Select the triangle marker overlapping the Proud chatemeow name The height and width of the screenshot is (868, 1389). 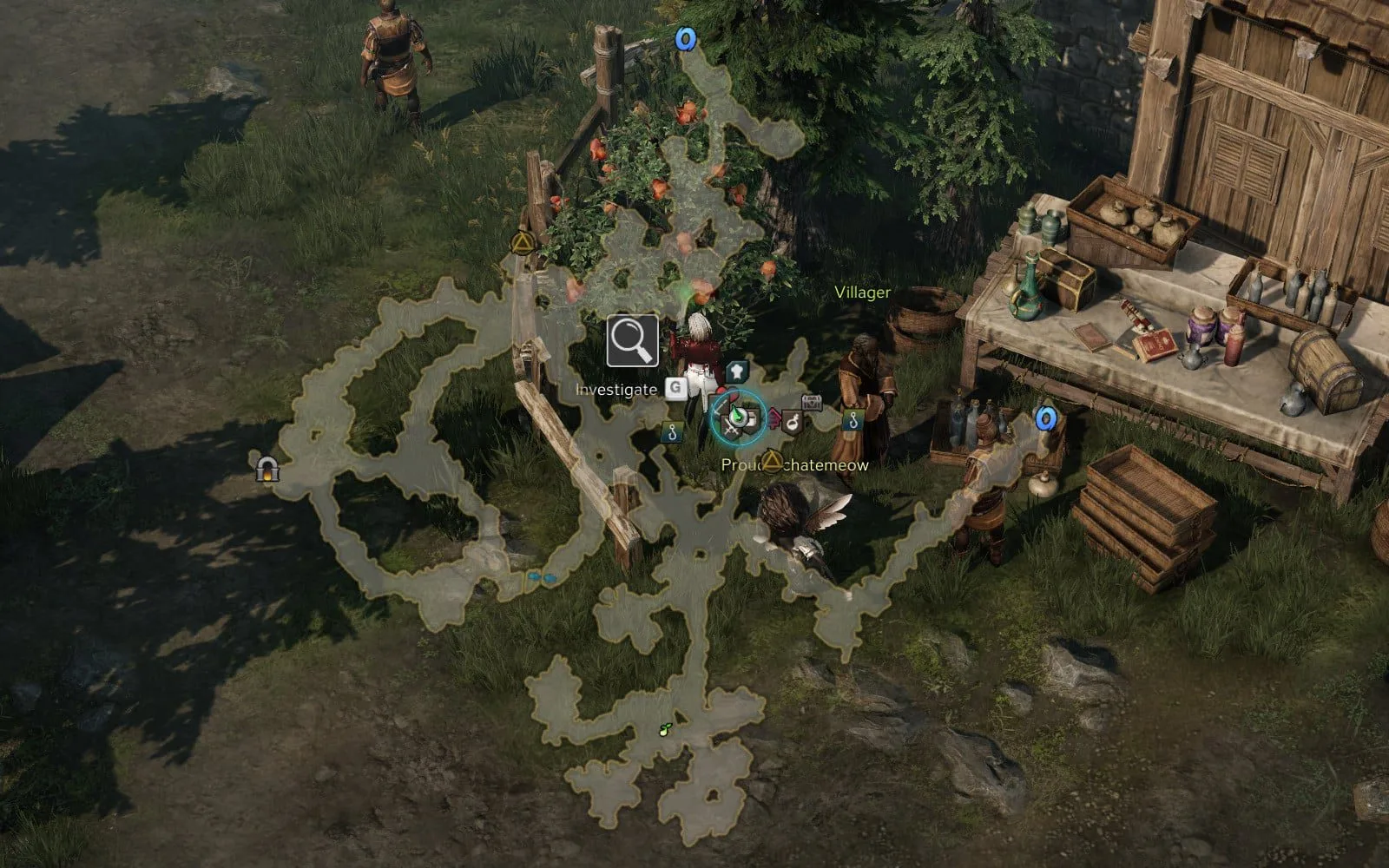coord(771,461)
